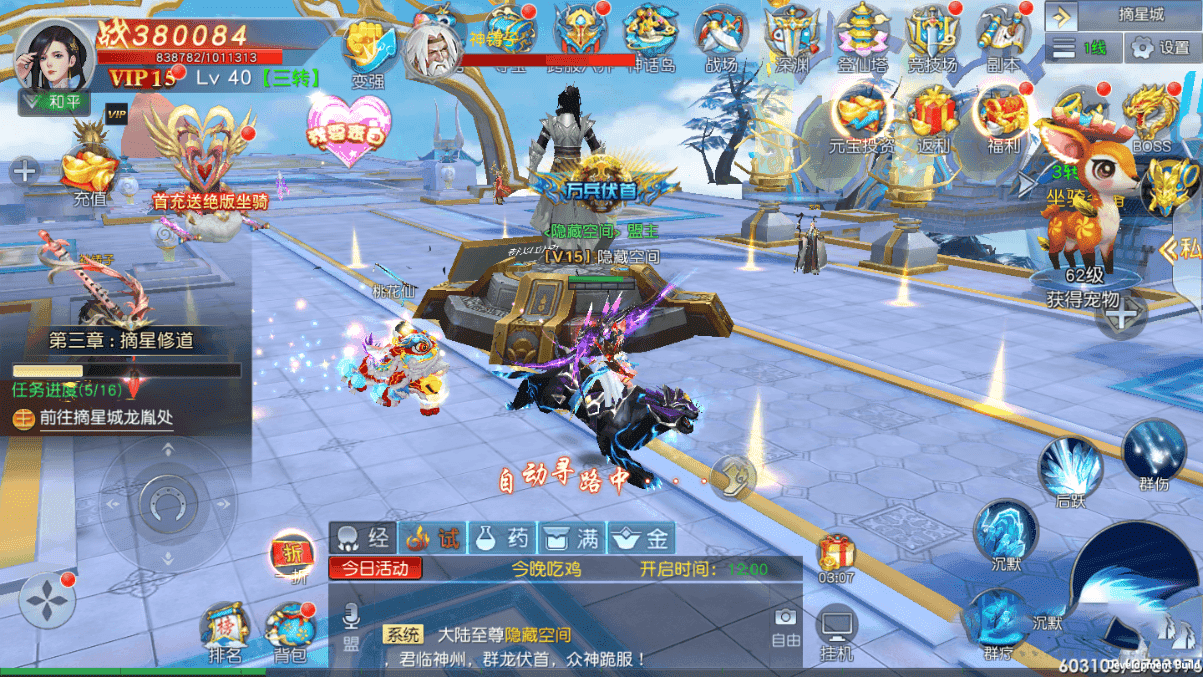
Task: Open the 福利 welfare icon
Action: [1003, 116]
